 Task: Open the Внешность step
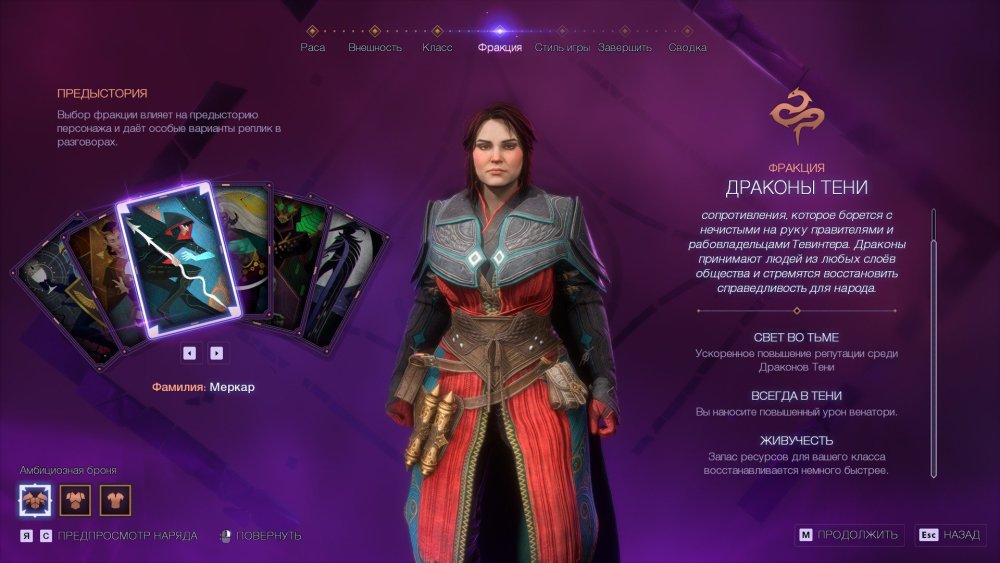point(375,47)
